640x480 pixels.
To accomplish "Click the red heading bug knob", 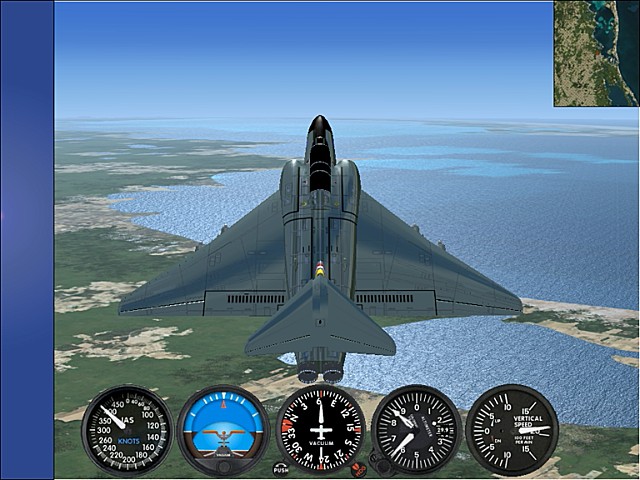I will pos(358,468).
